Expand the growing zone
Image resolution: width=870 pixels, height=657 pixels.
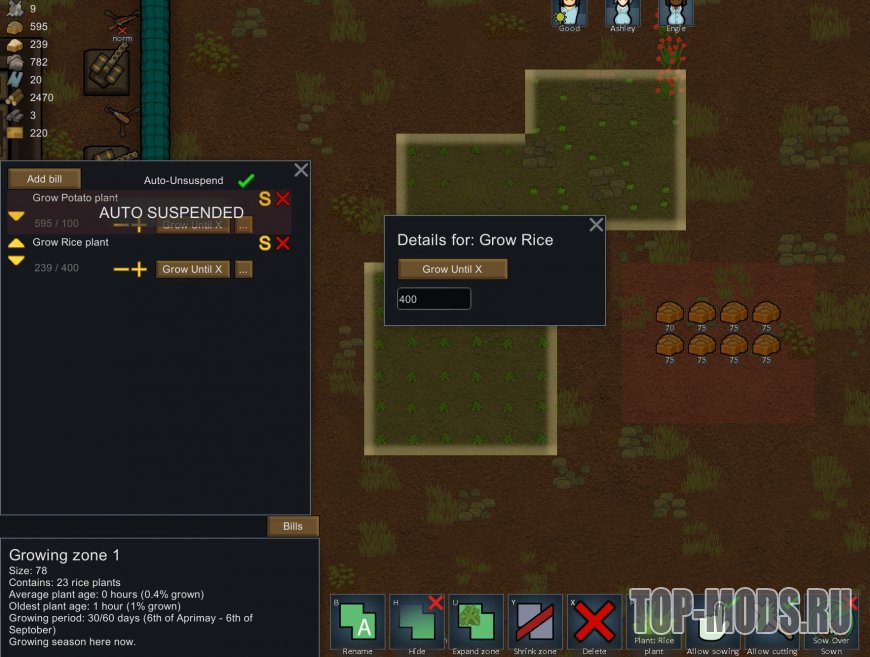(x=475, y=622)
